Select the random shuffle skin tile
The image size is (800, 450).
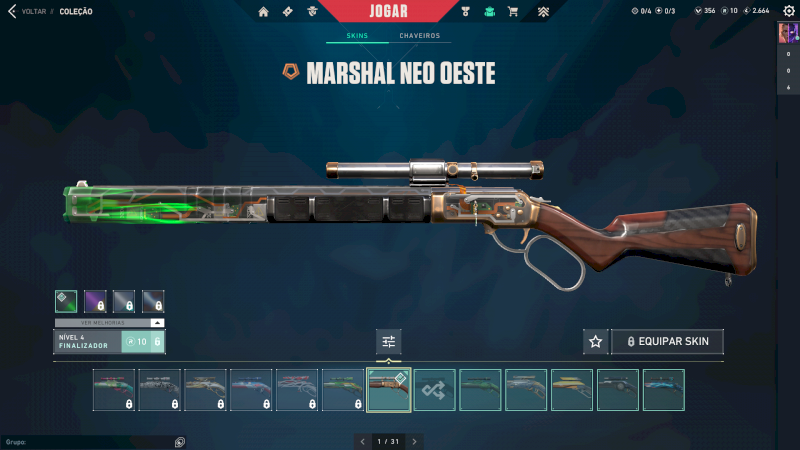pos(435,390)
